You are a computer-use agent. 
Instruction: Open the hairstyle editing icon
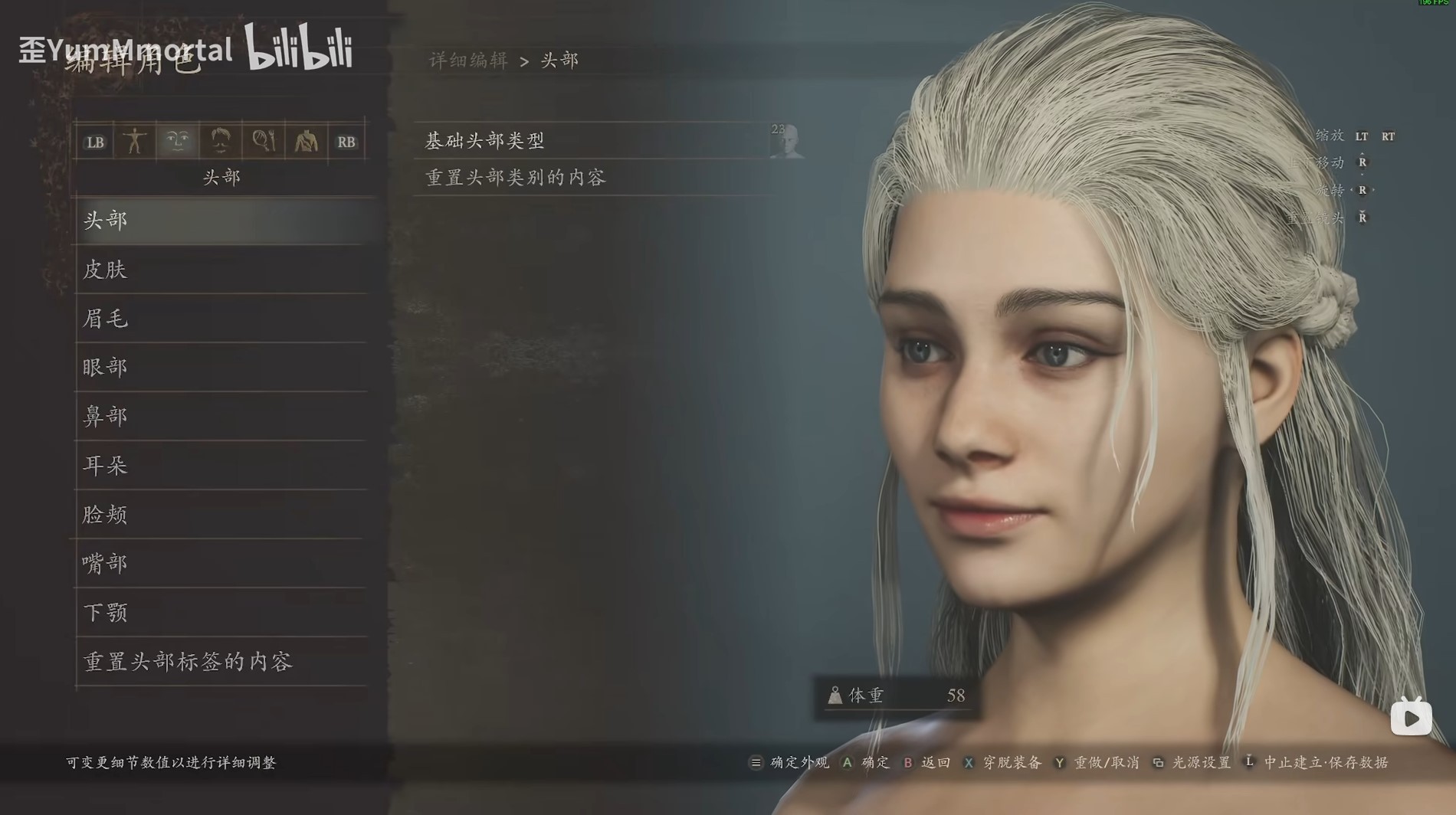[x=220, y=141]
